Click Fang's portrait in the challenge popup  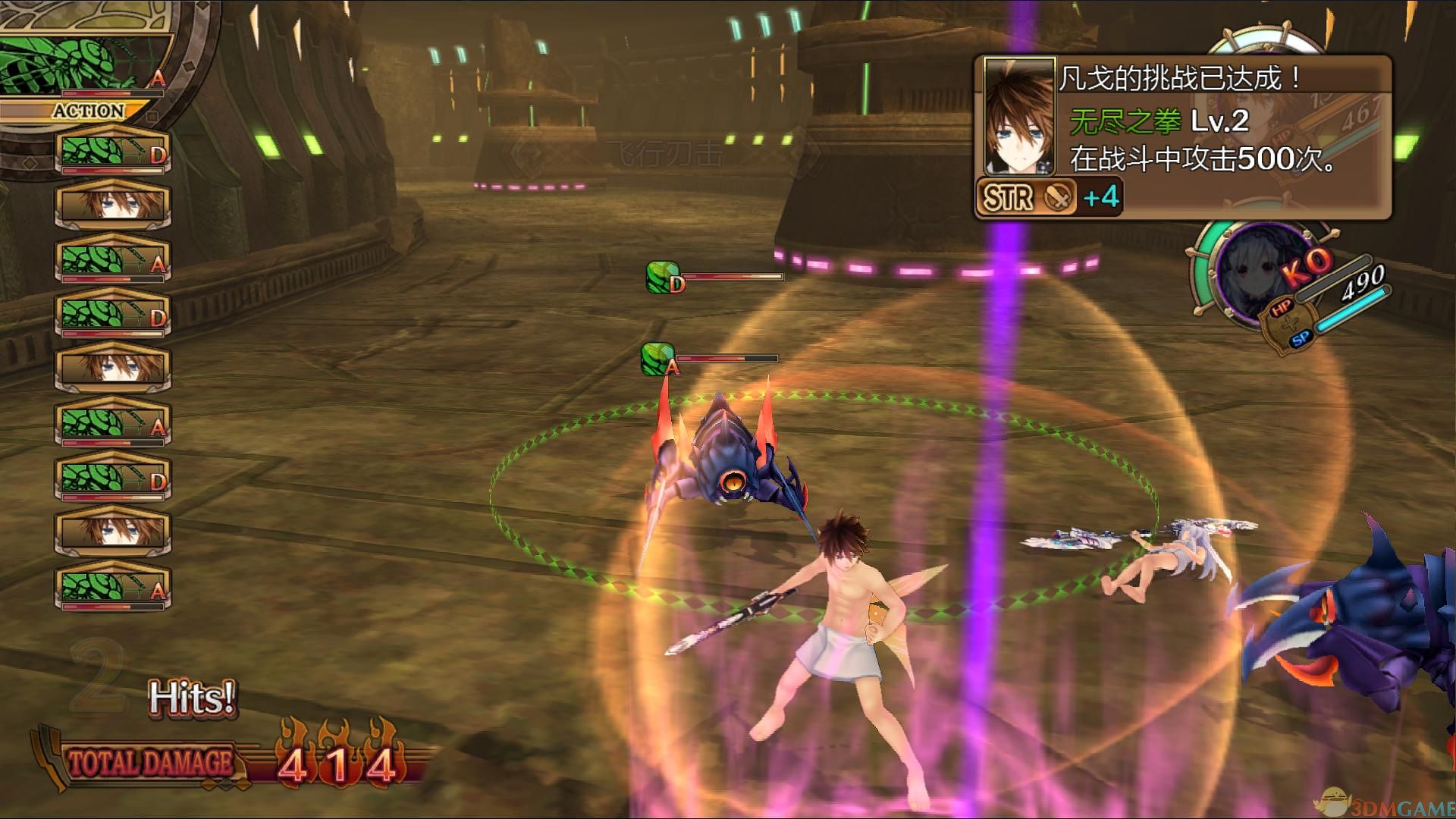[1018, 116]
